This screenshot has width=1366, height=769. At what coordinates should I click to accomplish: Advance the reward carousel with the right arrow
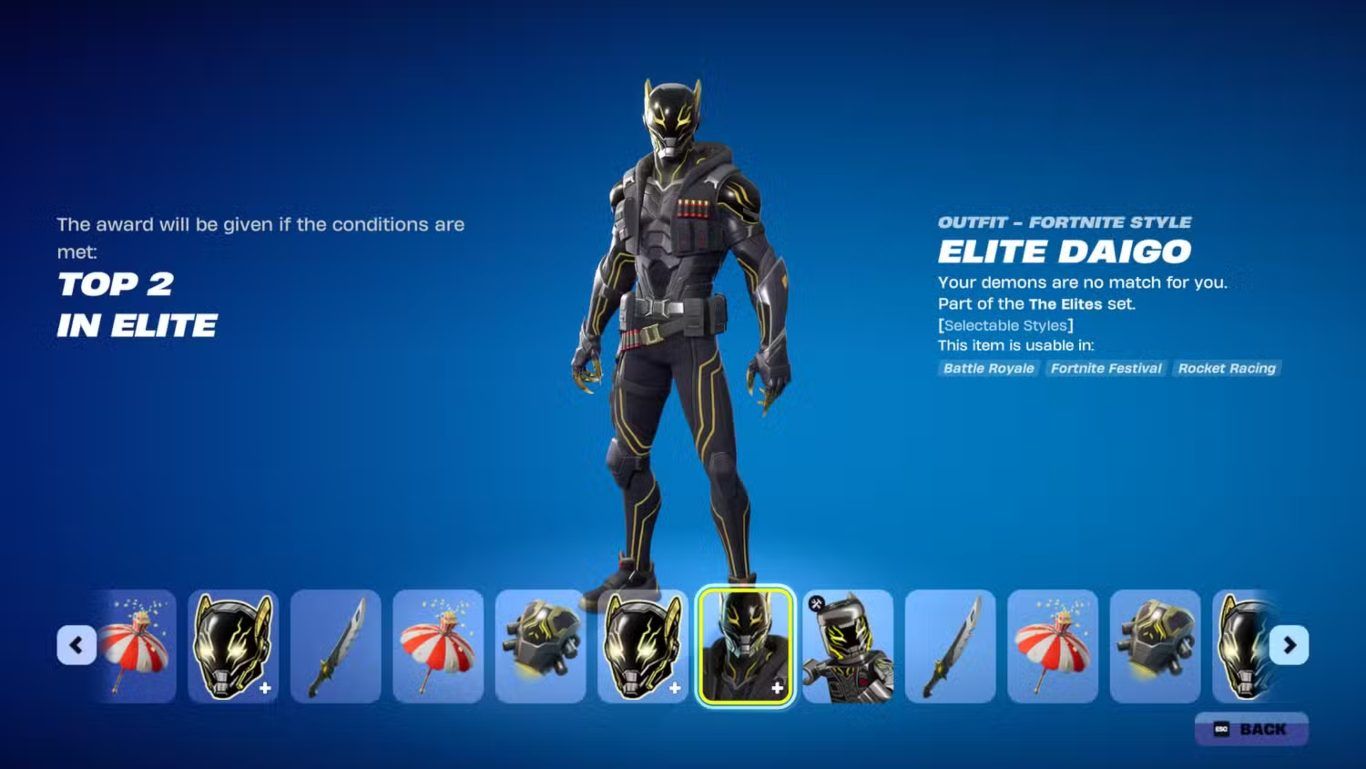pos(1288,645)
